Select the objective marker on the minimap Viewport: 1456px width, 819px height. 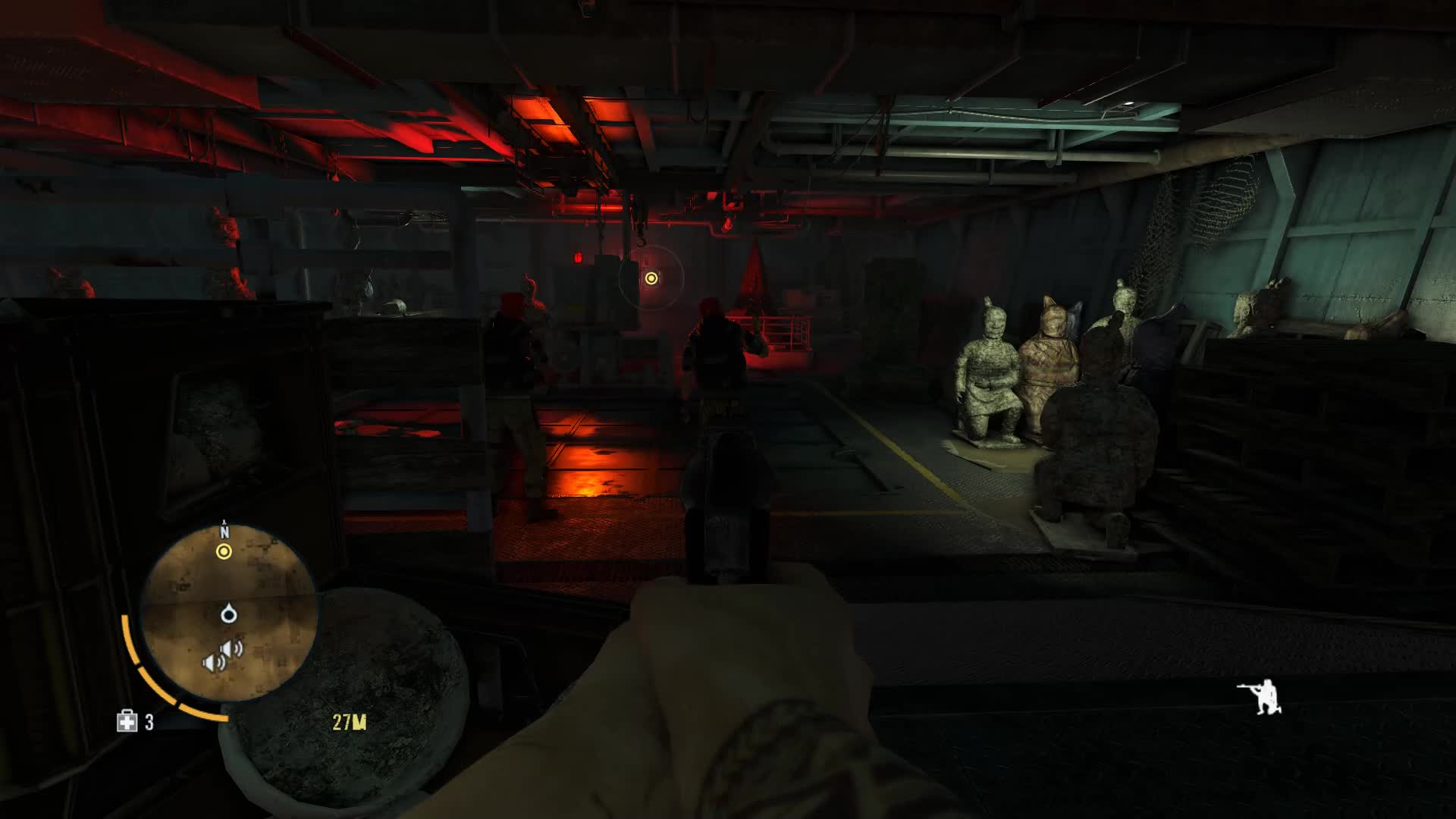tap(224, 552)
